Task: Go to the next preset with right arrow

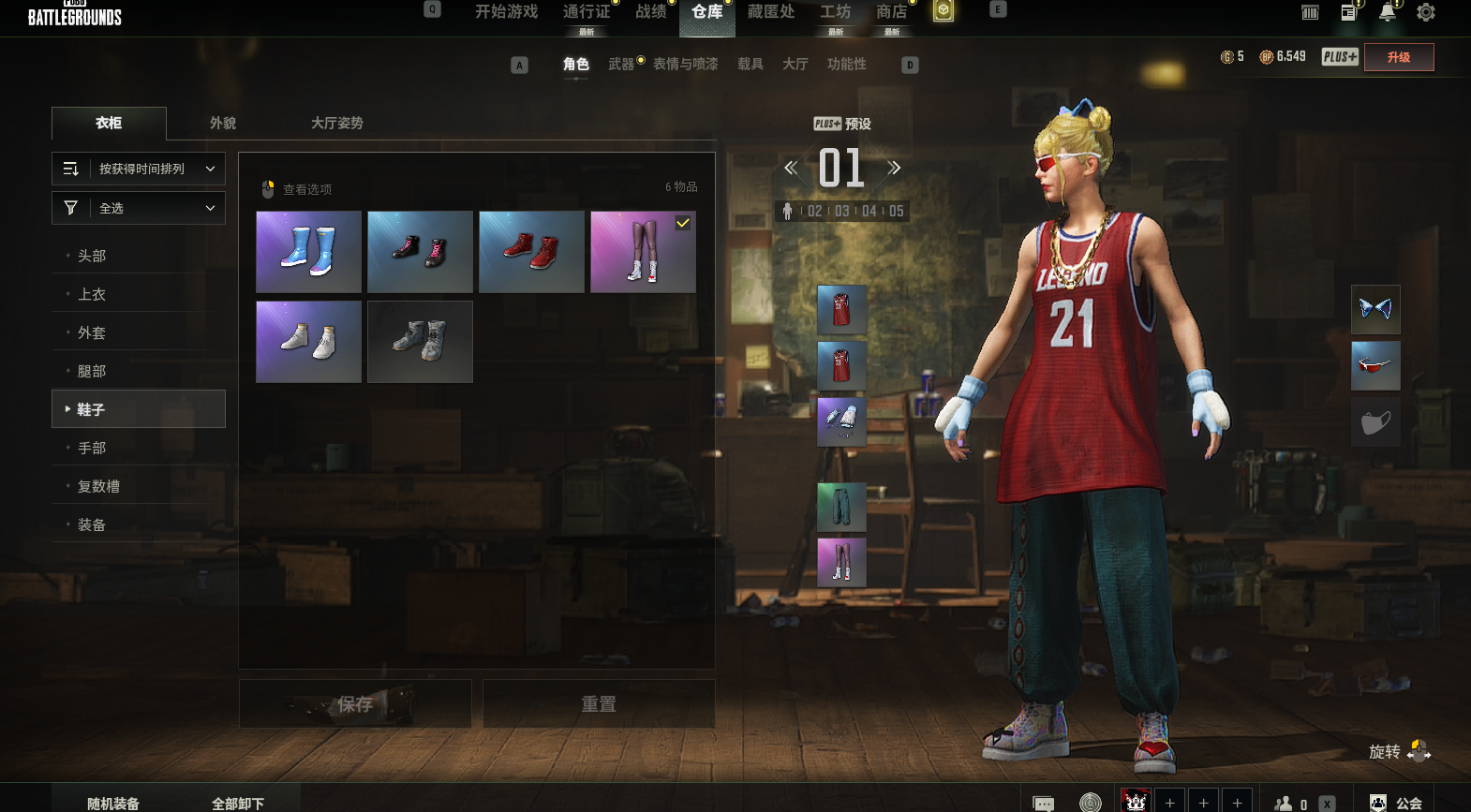Action: point(894,168)
